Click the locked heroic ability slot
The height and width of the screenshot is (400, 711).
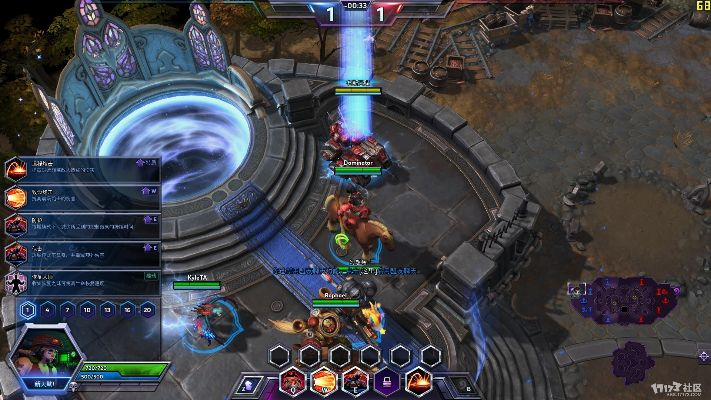tap(386, 381)
